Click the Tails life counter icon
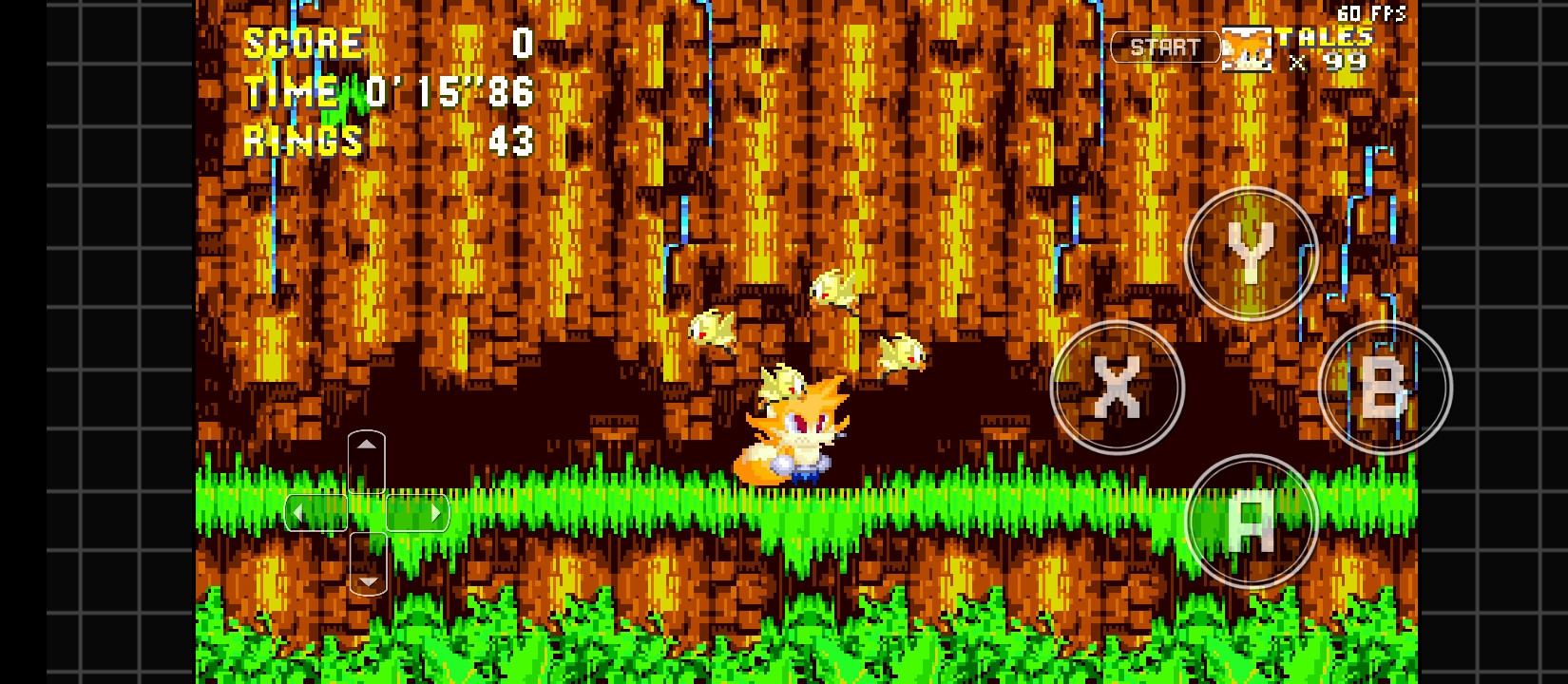The width and height of the screenshot is (1568, 684). (x=1248, y=47)
